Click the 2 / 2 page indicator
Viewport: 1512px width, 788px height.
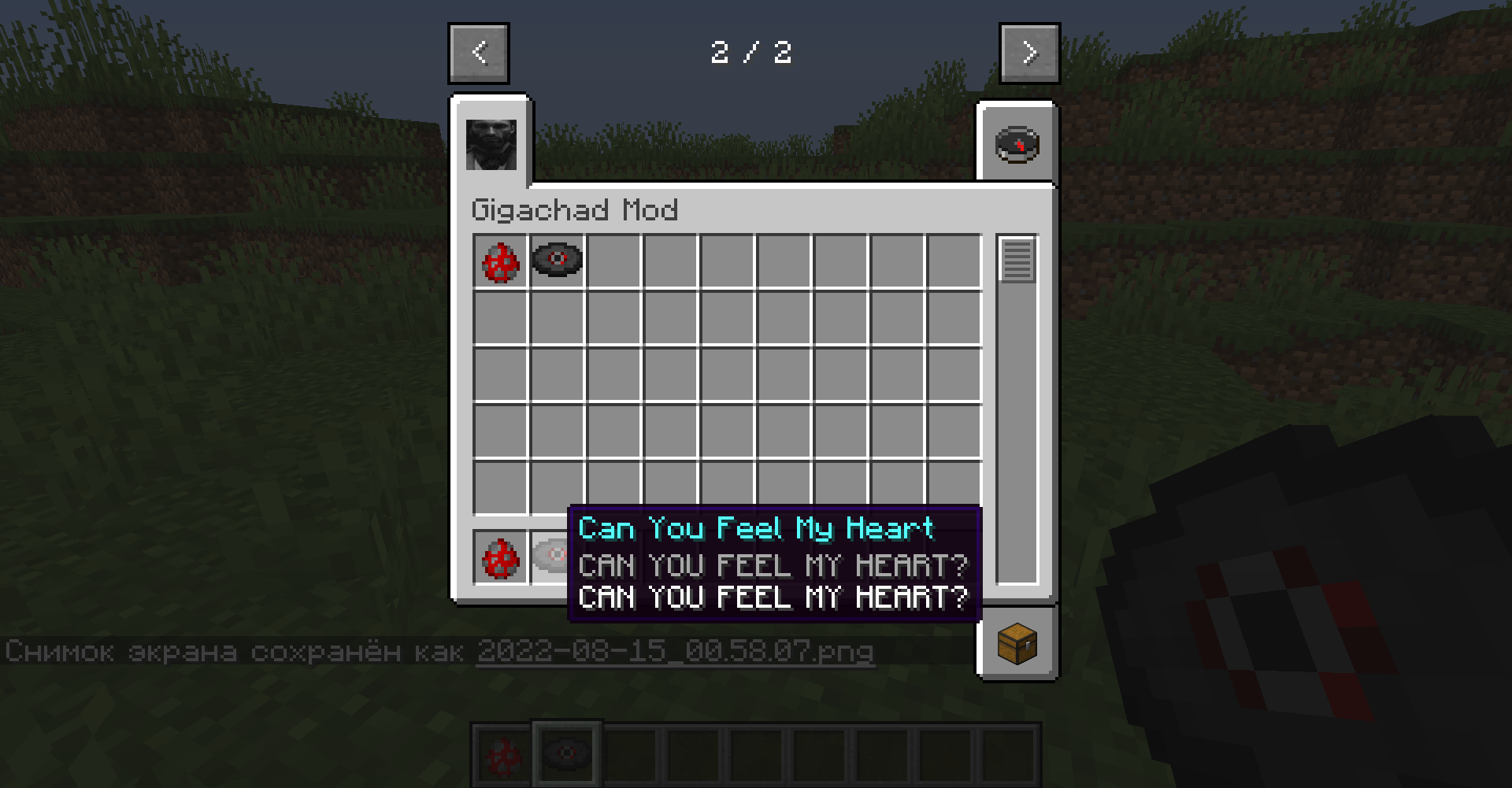point(753,54)
